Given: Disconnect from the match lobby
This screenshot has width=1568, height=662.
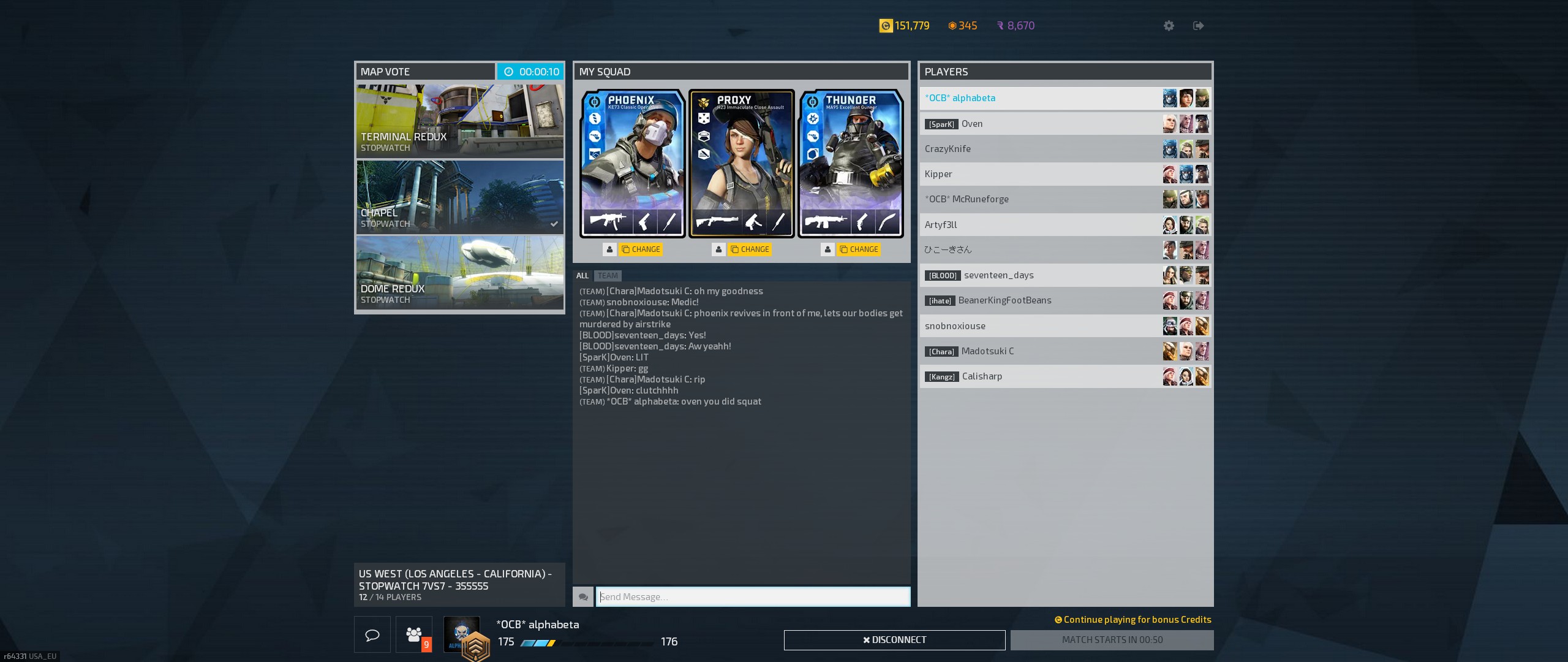Looking at the screenshot, I should tap(894, 640).
